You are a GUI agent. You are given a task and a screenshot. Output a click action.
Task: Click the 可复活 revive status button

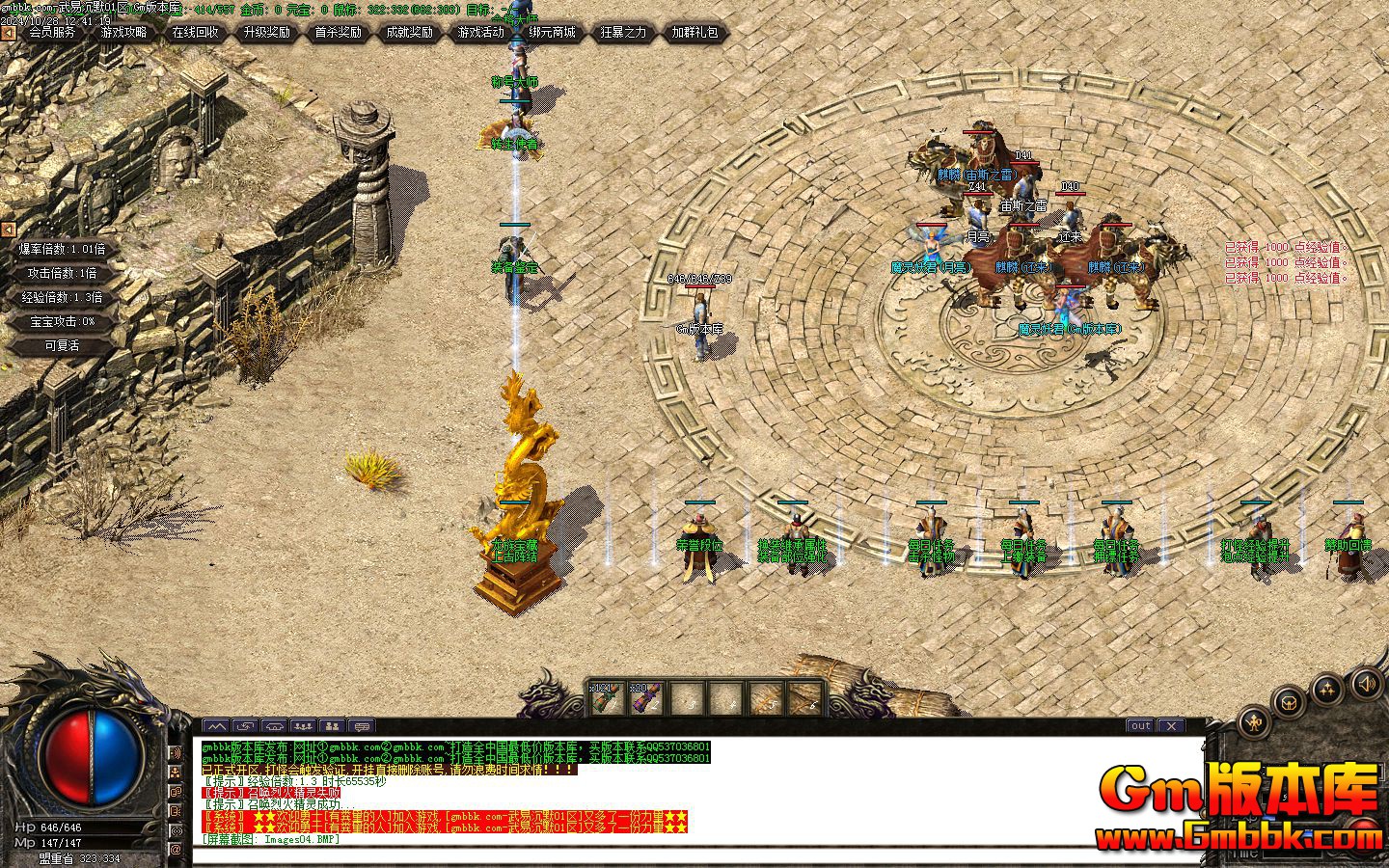[x=63, y=345]
